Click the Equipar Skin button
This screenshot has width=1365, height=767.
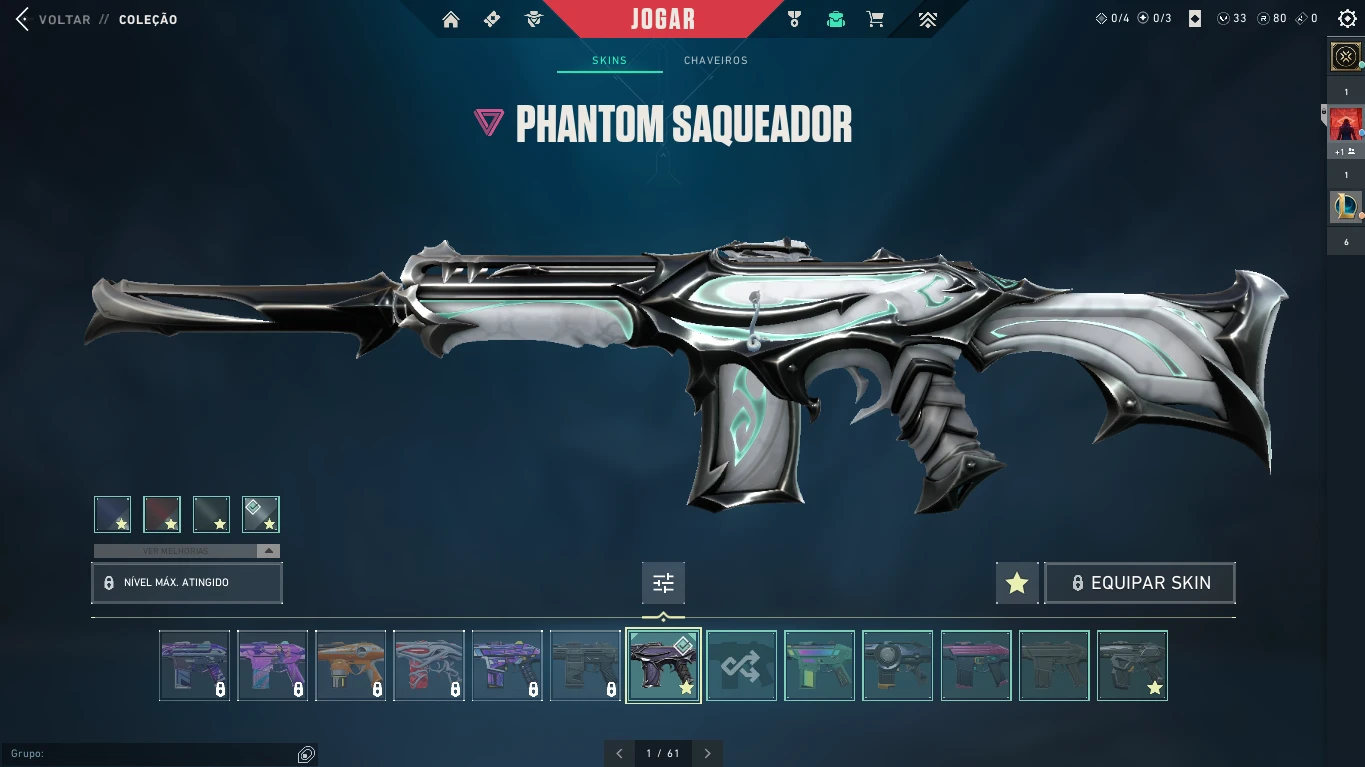click(x=1140, y=583)
